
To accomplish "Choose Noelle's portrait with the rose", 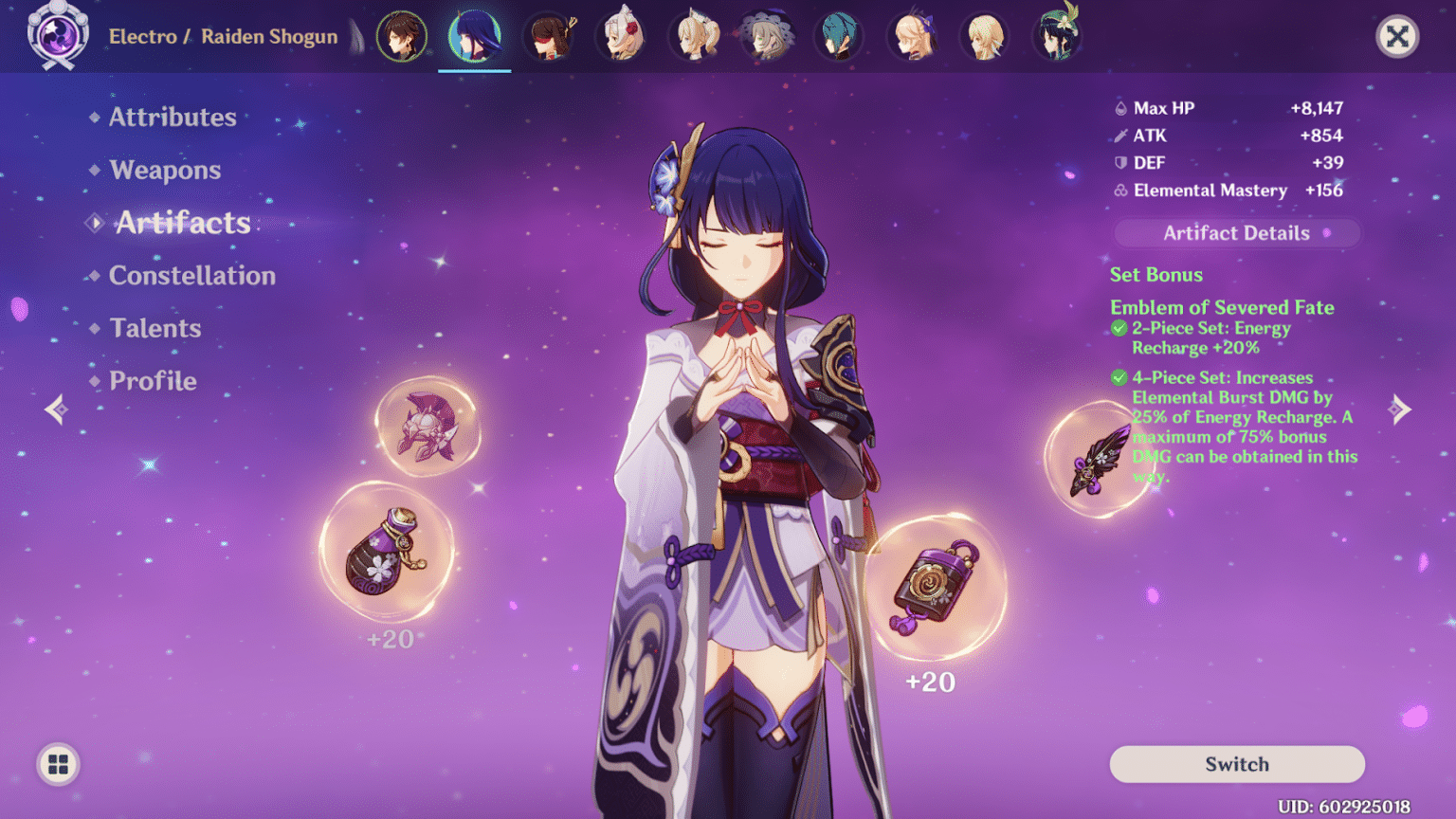I will [x=623, y=37].
